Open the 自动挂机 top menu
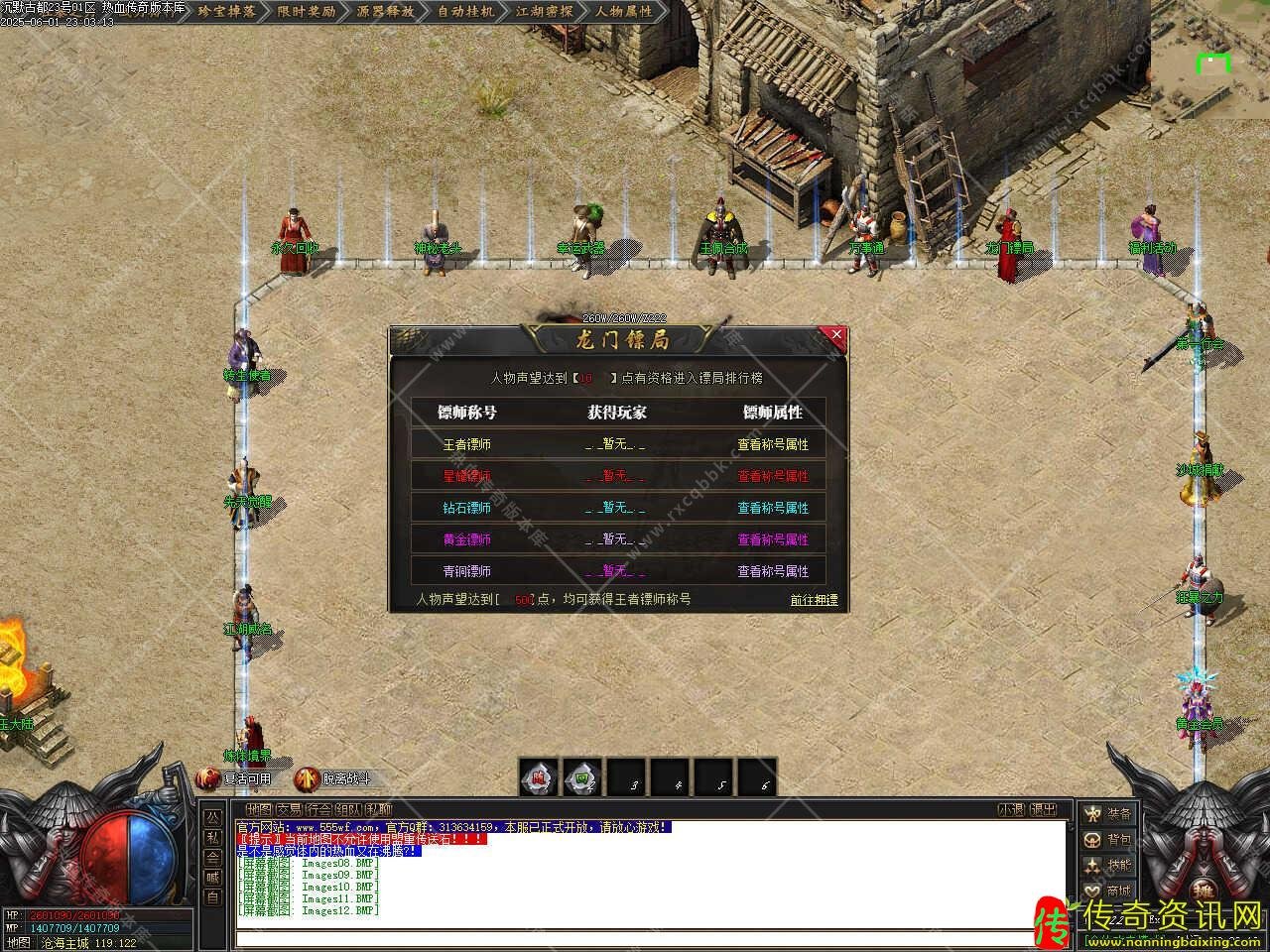 coord(465,12)
